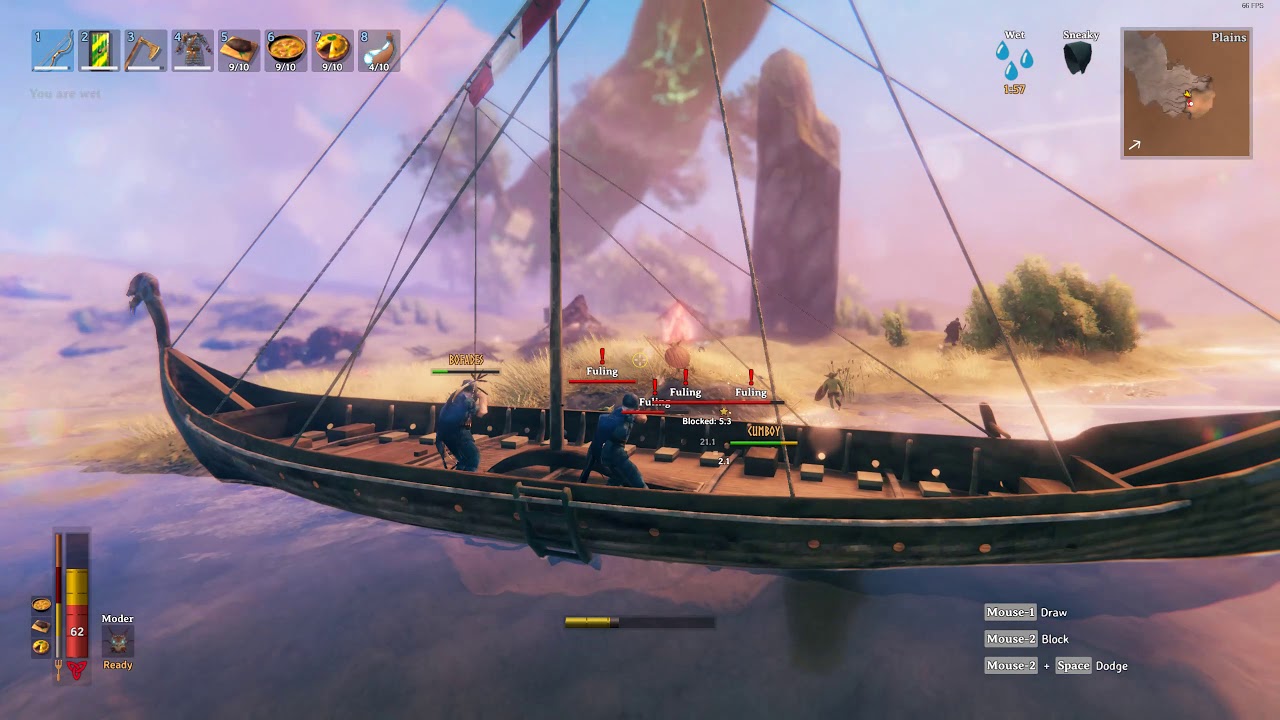The image size is (1280, 720).
Task: Click the active soup food buff icon
Action: click(x=41, y=605)
